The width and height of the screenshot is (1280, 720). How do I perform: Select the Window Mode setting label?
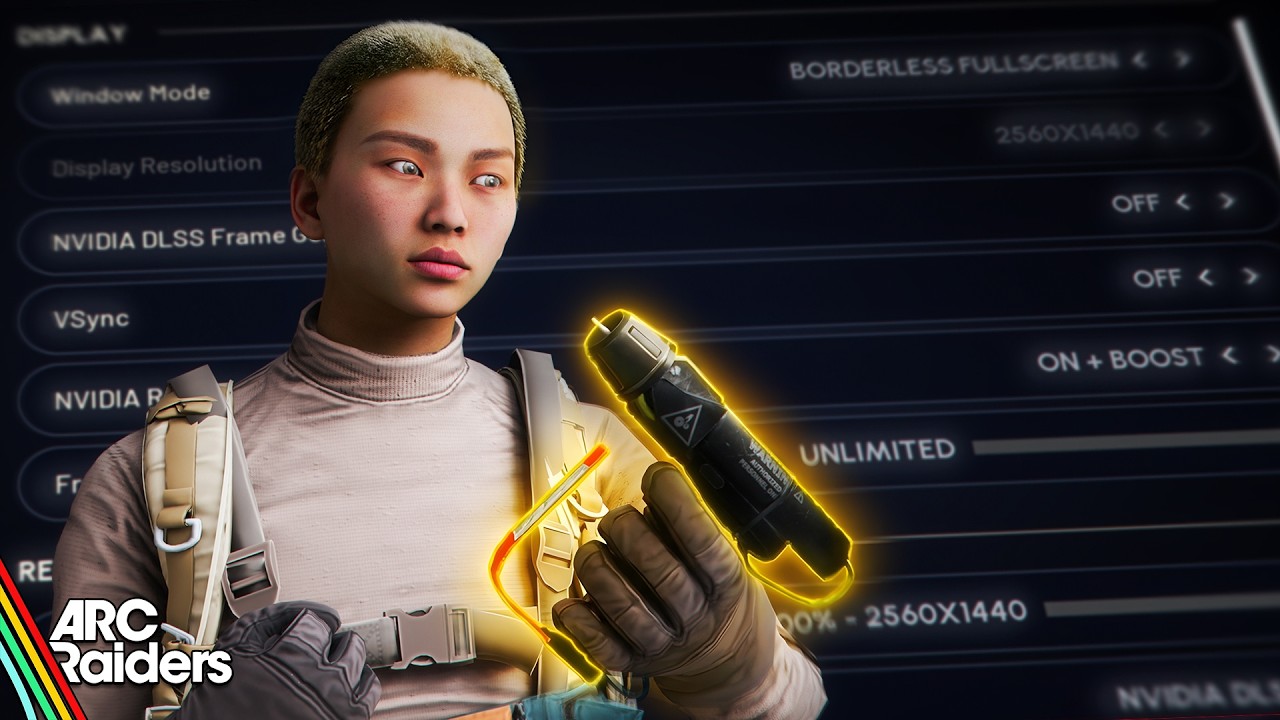[130, 95]
